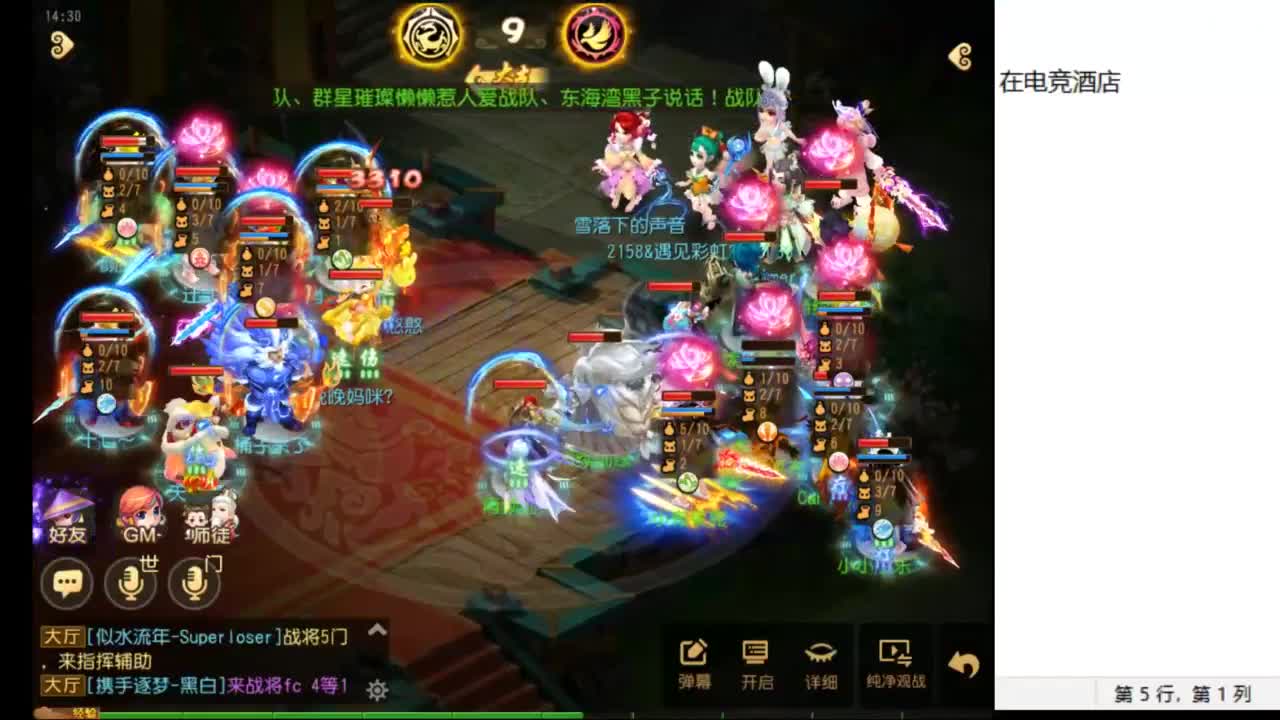The height and width of the screenshot is (720, 1280).
Task: Expand the chat log with the up arrow
Action: (x=377, y=632)
